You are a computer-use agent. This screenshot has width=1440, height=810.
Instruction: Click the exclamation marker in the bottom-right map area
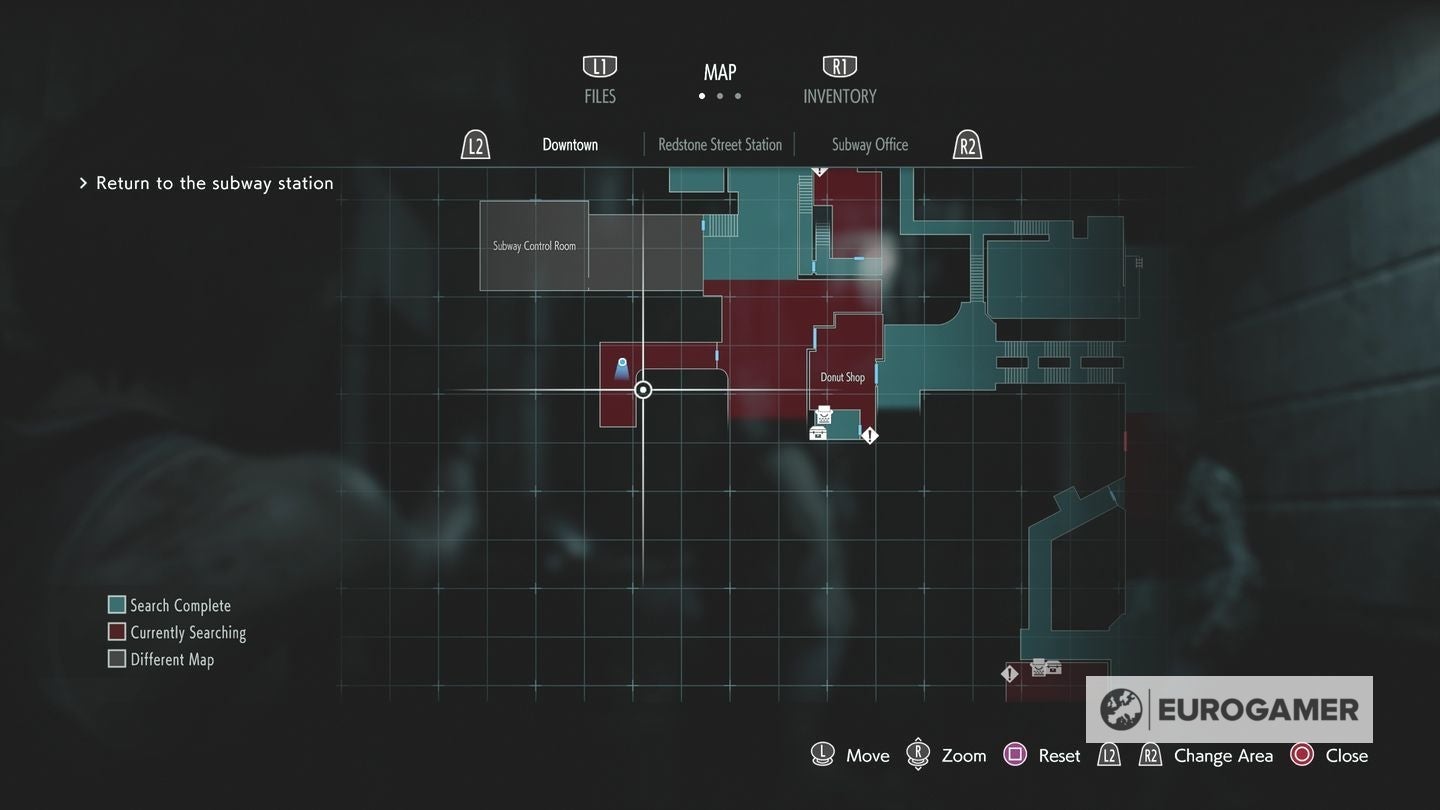point(1008,673)
